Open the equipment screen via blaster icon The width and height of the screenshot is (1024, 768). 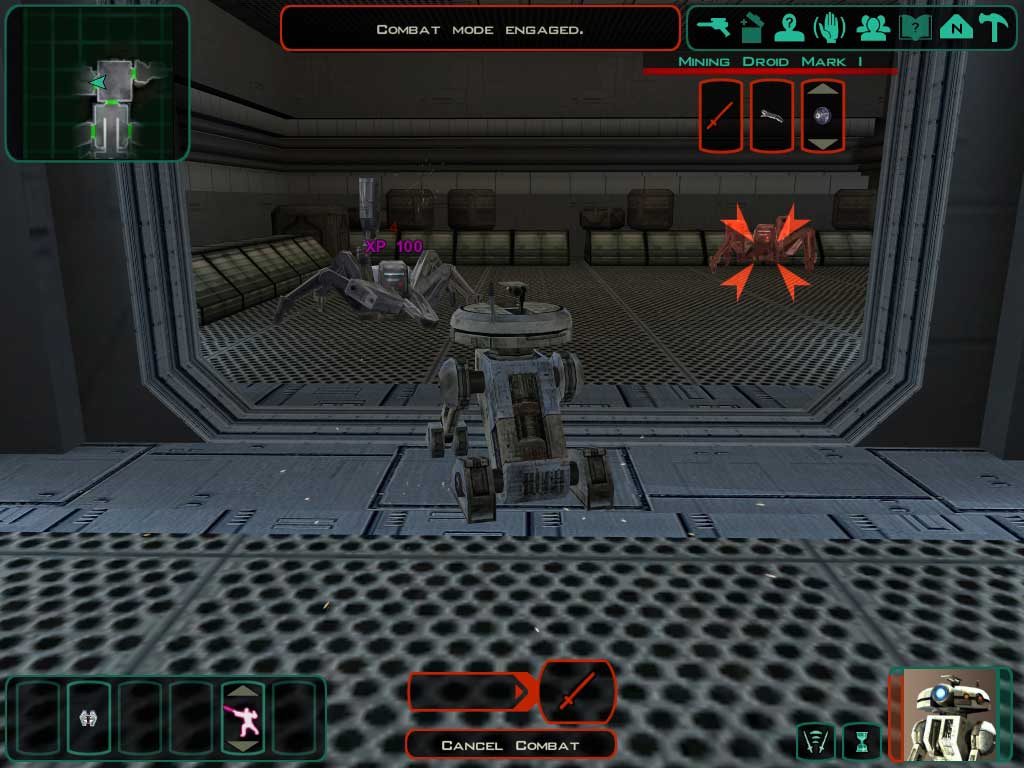tap(713, 27)
